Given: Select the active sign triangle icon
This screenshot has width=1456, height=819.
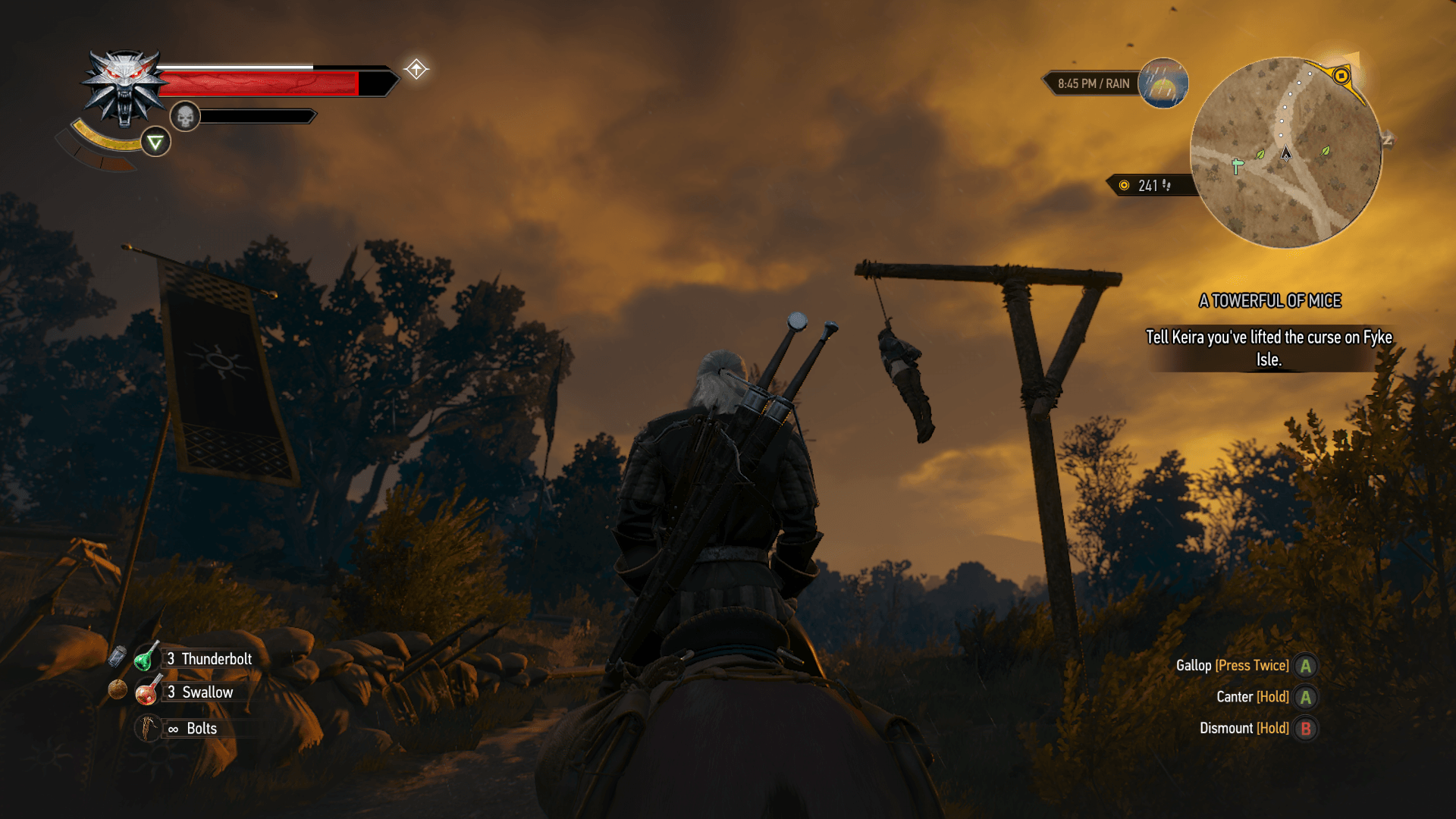Looking at the screenshot, I should click(x=155, y=142).
